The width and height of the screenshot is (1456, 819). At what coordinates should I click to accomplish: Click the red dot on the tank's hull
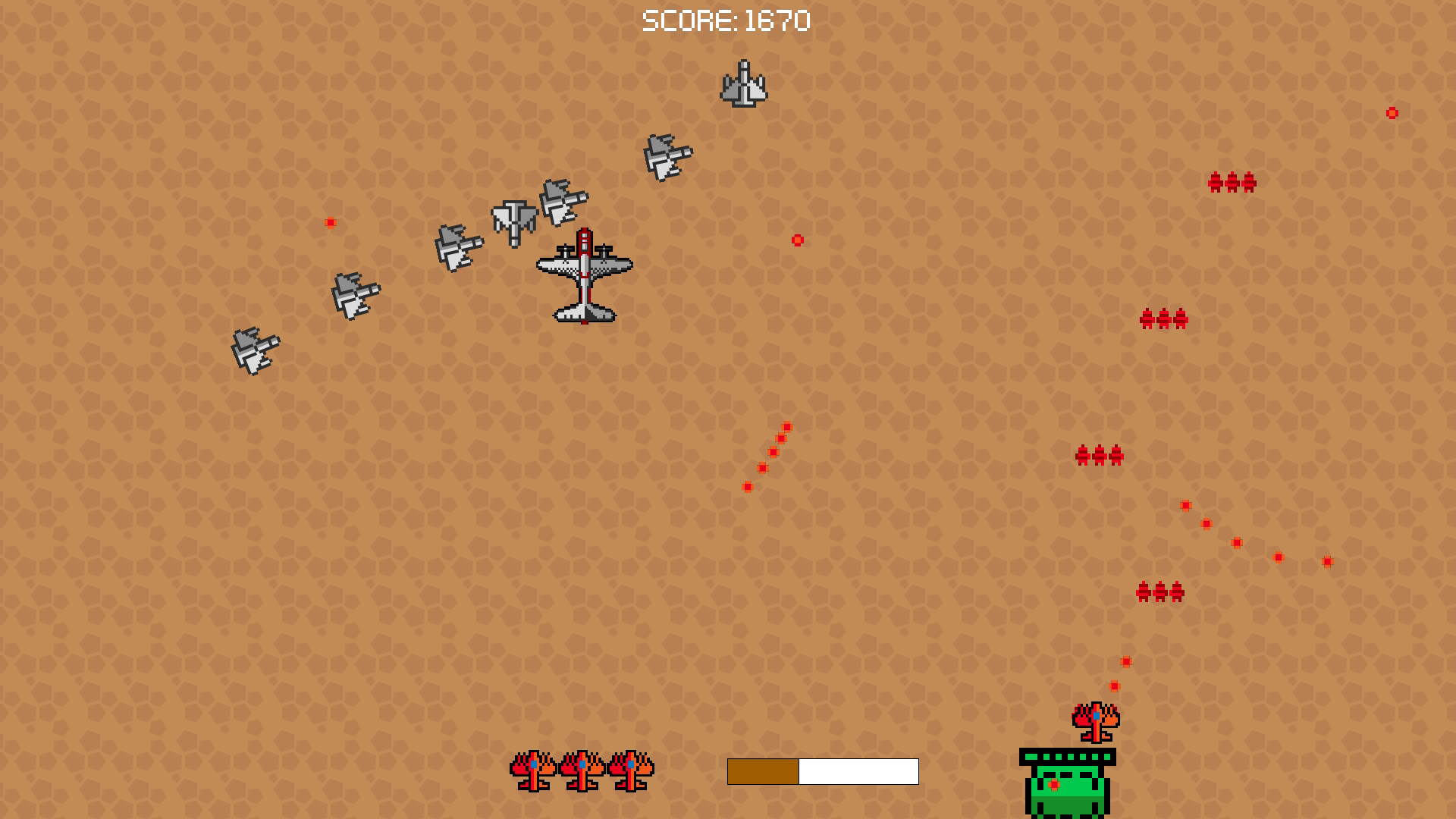1053,783
